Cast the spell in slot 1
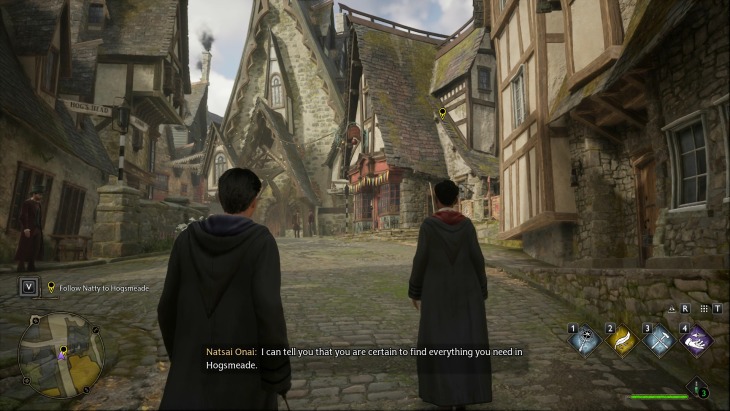730x411 pixels. (585, 341)
